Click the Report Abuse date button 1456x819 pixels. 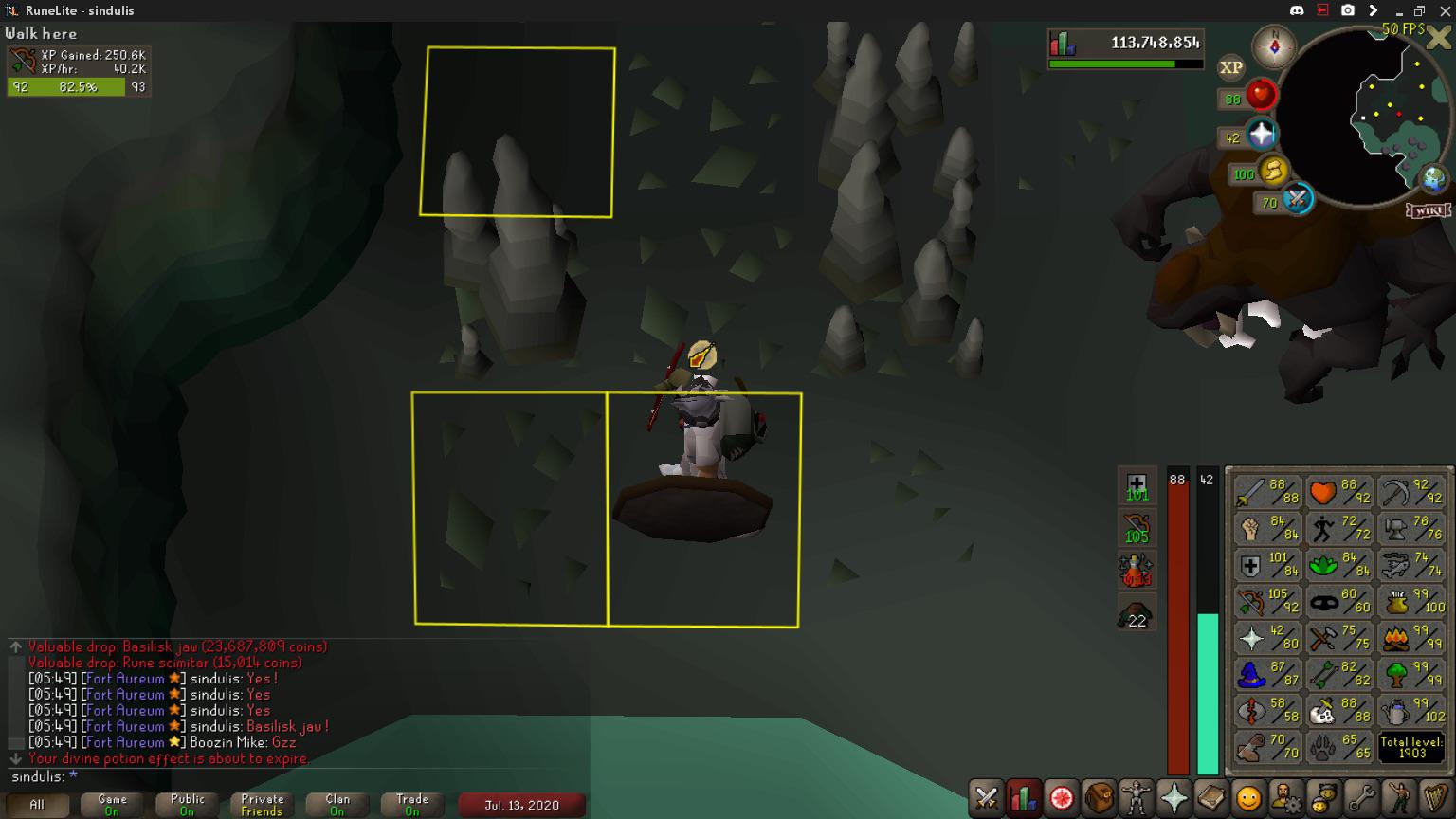click(x=519, y=805)
